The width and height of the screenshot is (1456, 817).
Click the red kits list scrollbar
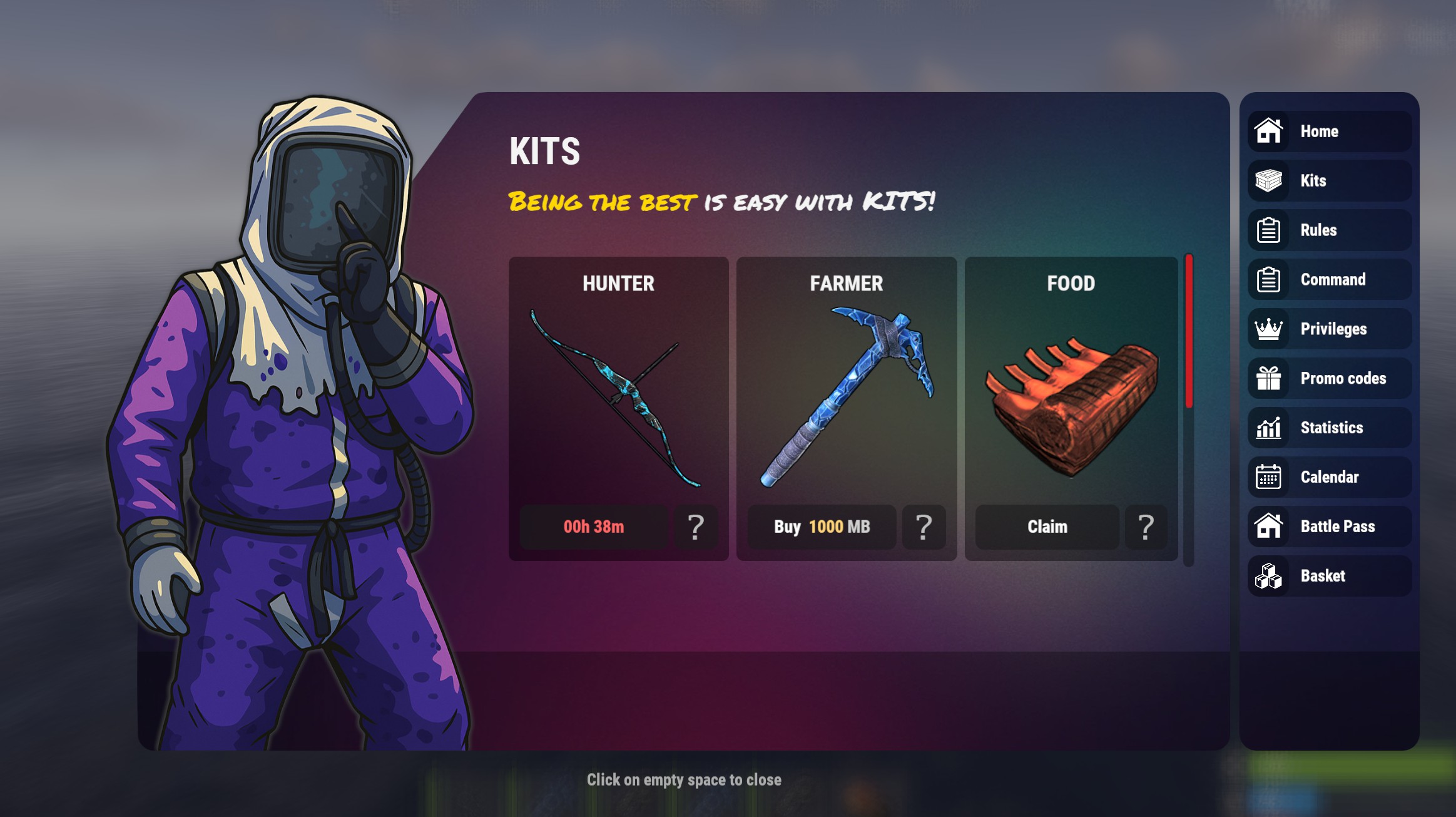(1189, 332)
